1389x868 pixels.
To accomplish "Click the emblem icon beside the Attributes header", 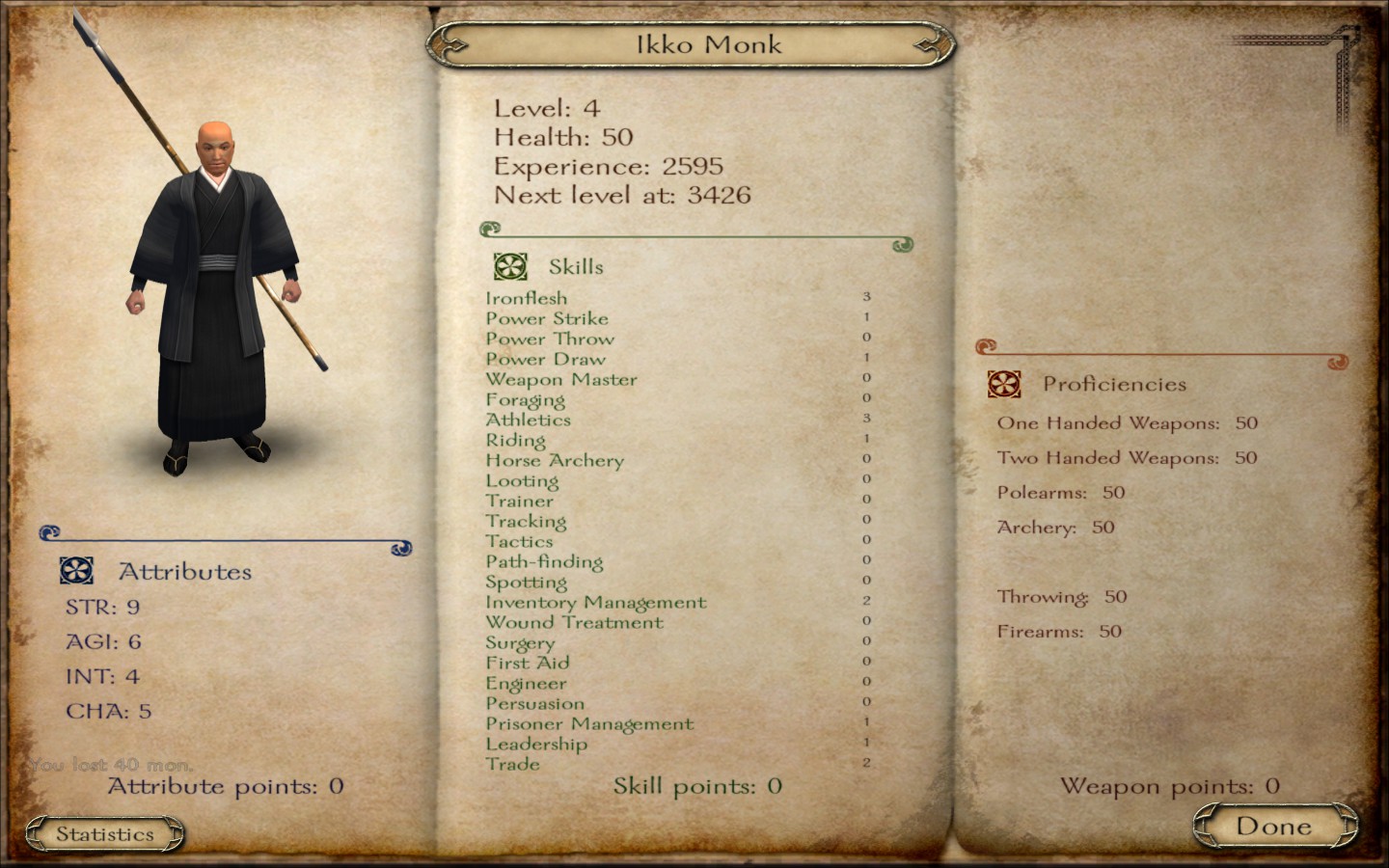I will coord(76,570).
